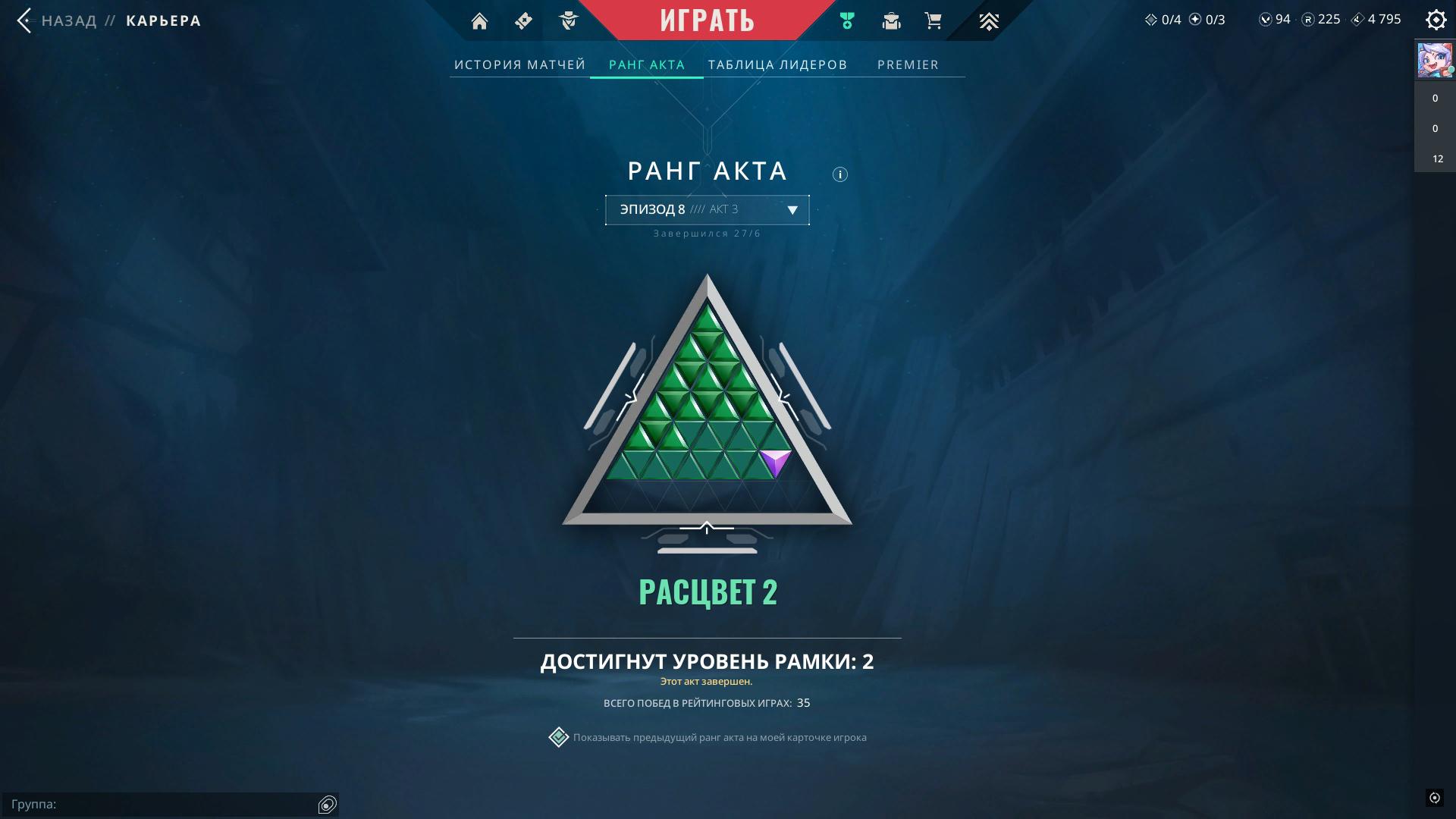Switch to the История матчей tab

[x=519, y=64]
